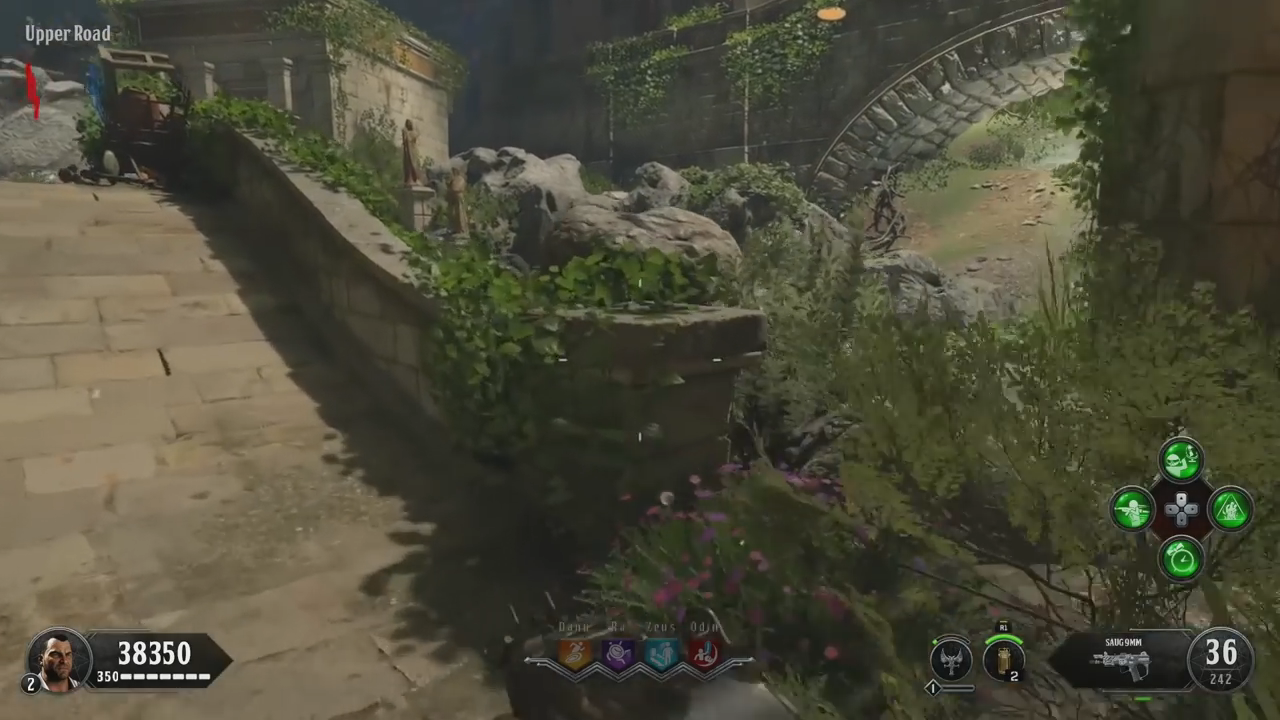
Task: Select the Danu perk icon
Action: (x=575, y=654)
